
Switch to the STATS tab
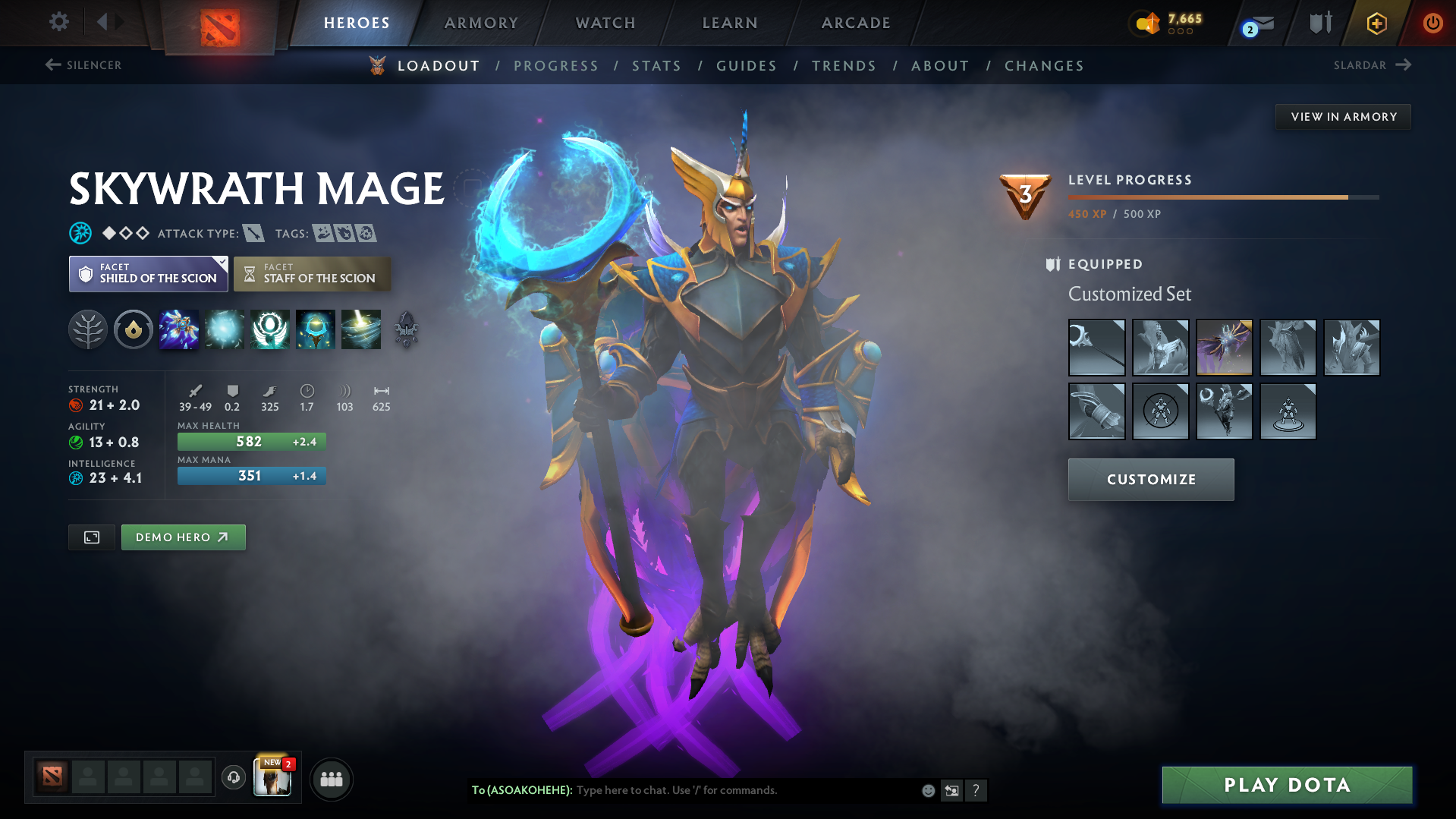click(656, 66)
